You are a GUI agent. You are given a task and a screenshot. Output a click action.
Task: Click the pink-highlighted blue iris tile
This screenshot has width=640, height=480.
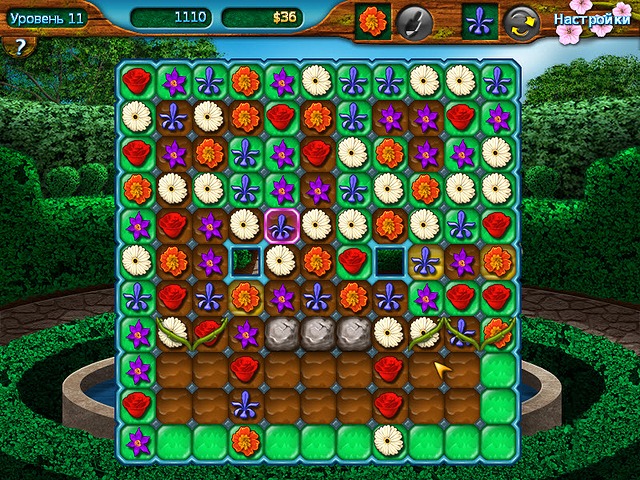click(x=281, y=225)
